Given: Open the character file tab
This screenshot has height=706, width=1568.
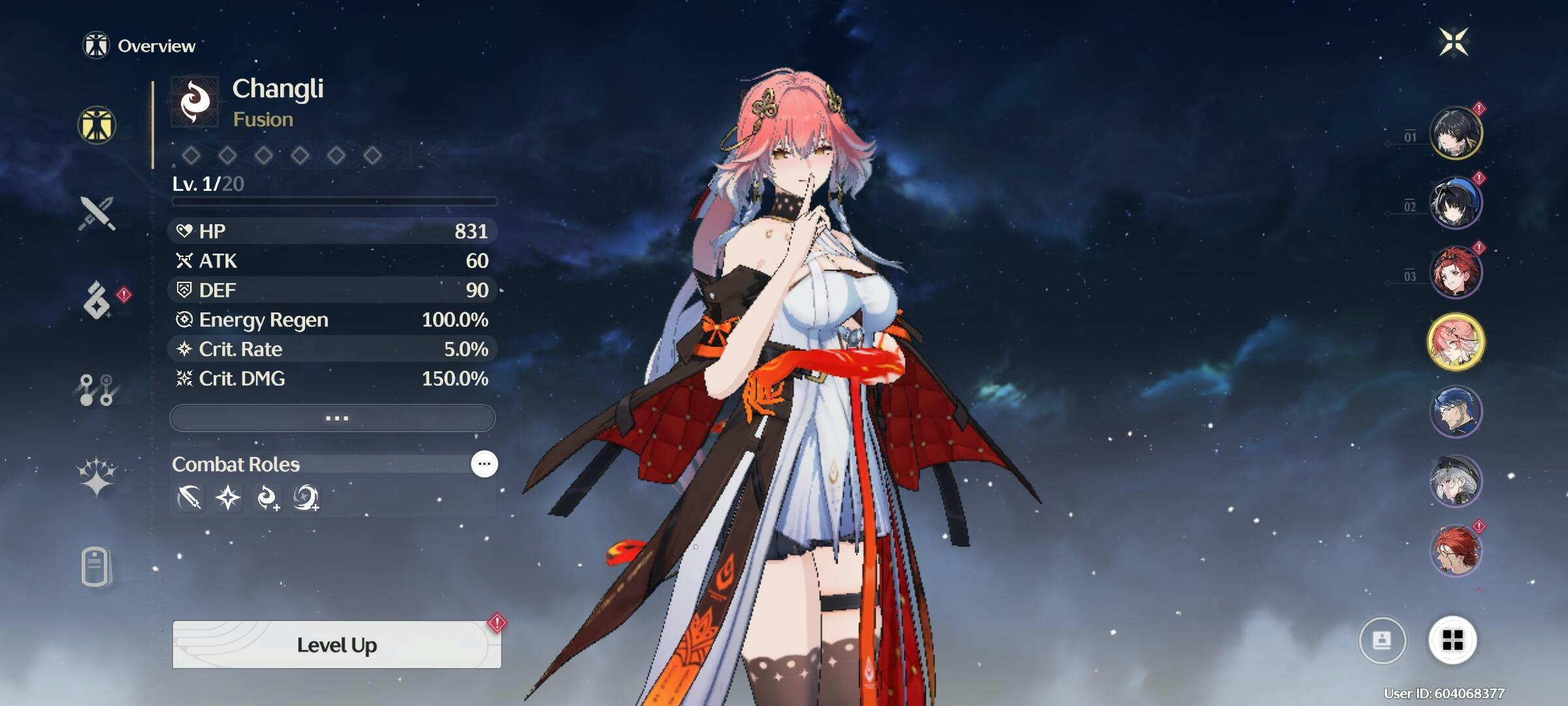Looking at the screenshot, I should (96, 566).
